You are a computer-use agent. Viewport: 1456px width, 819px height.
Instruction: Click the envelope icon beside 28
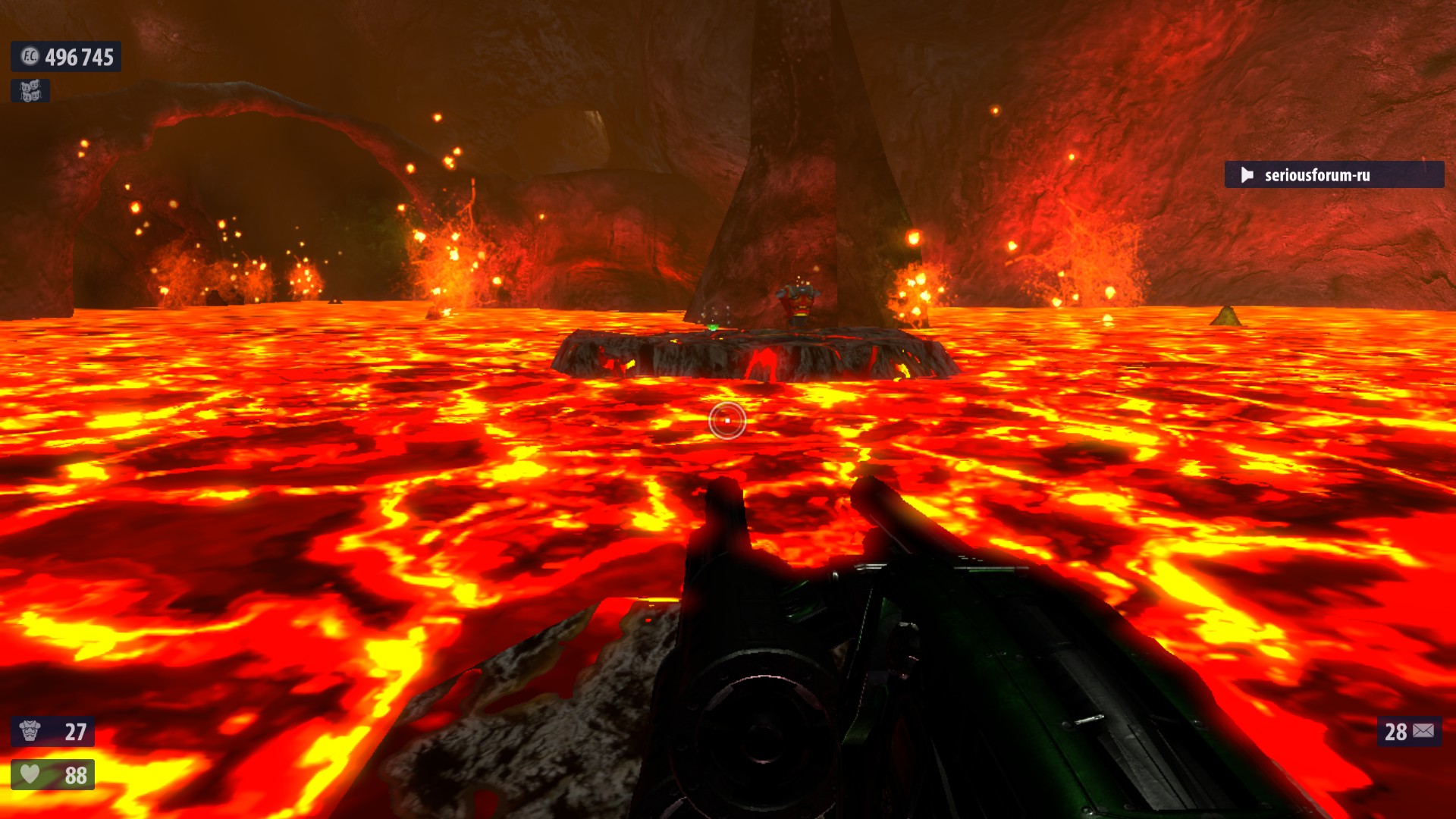(1423, 731)
